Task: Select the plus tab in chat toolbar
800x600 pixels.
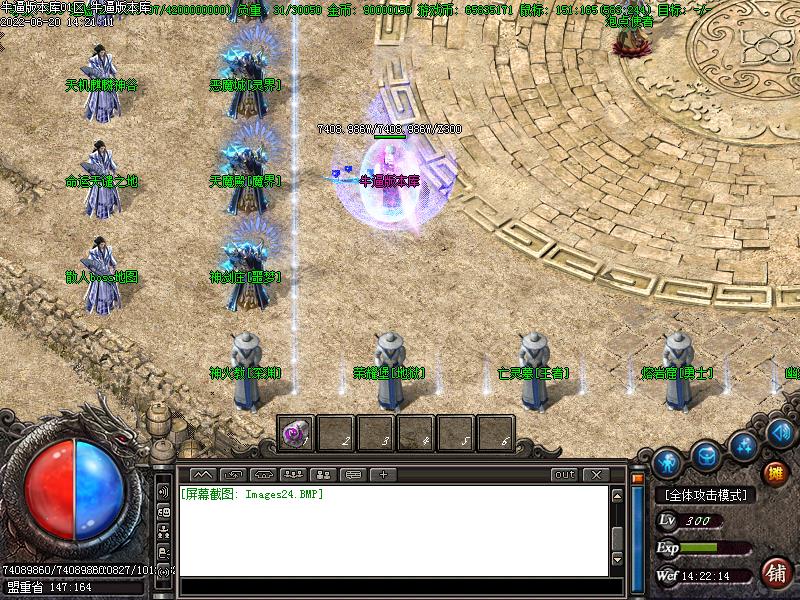Action: pyautogui.click(x=383, y=474)
